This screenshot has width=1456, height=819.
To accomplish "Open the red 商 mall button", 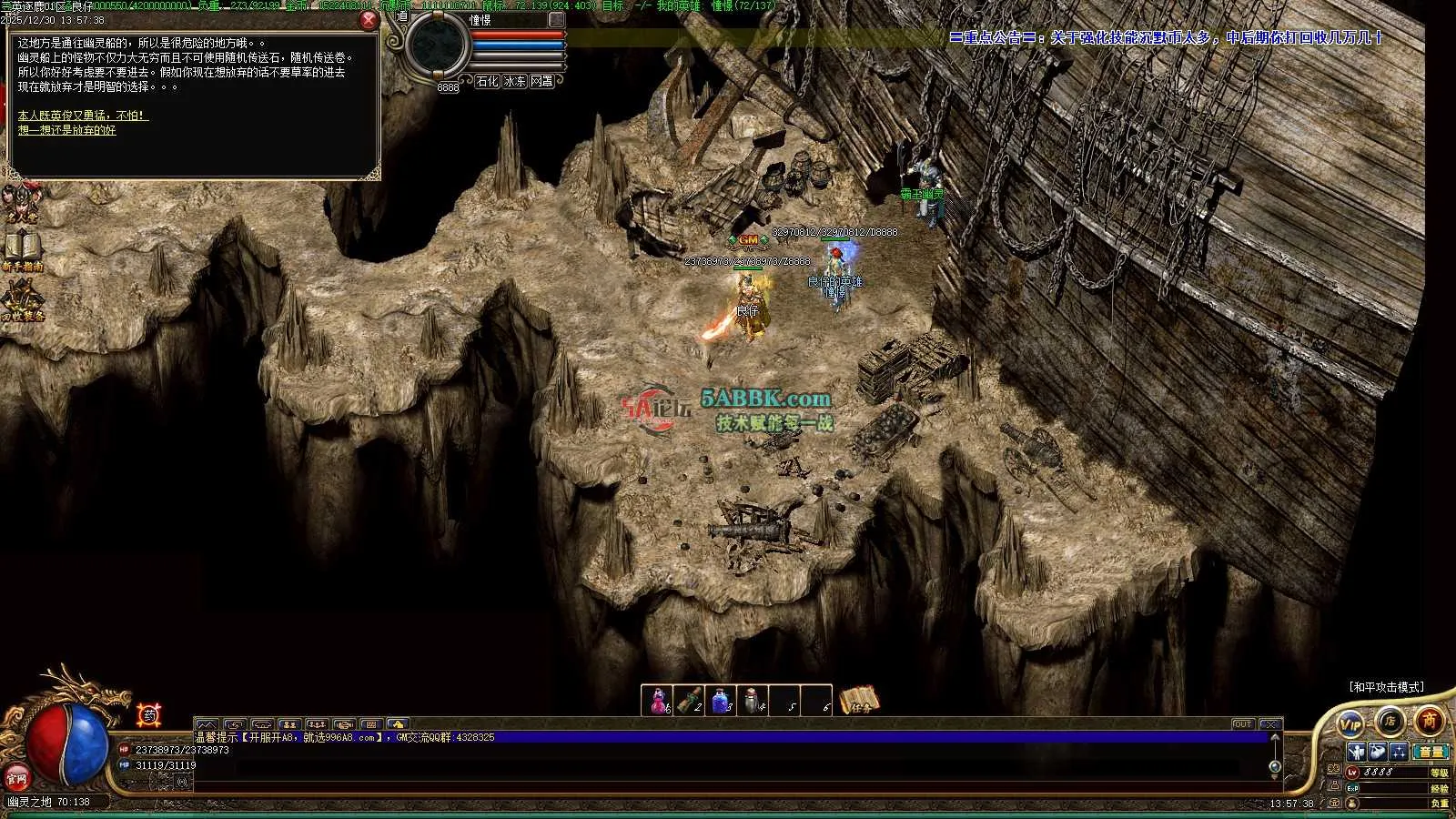I will pyautogui.click(x=1430, y=721).
